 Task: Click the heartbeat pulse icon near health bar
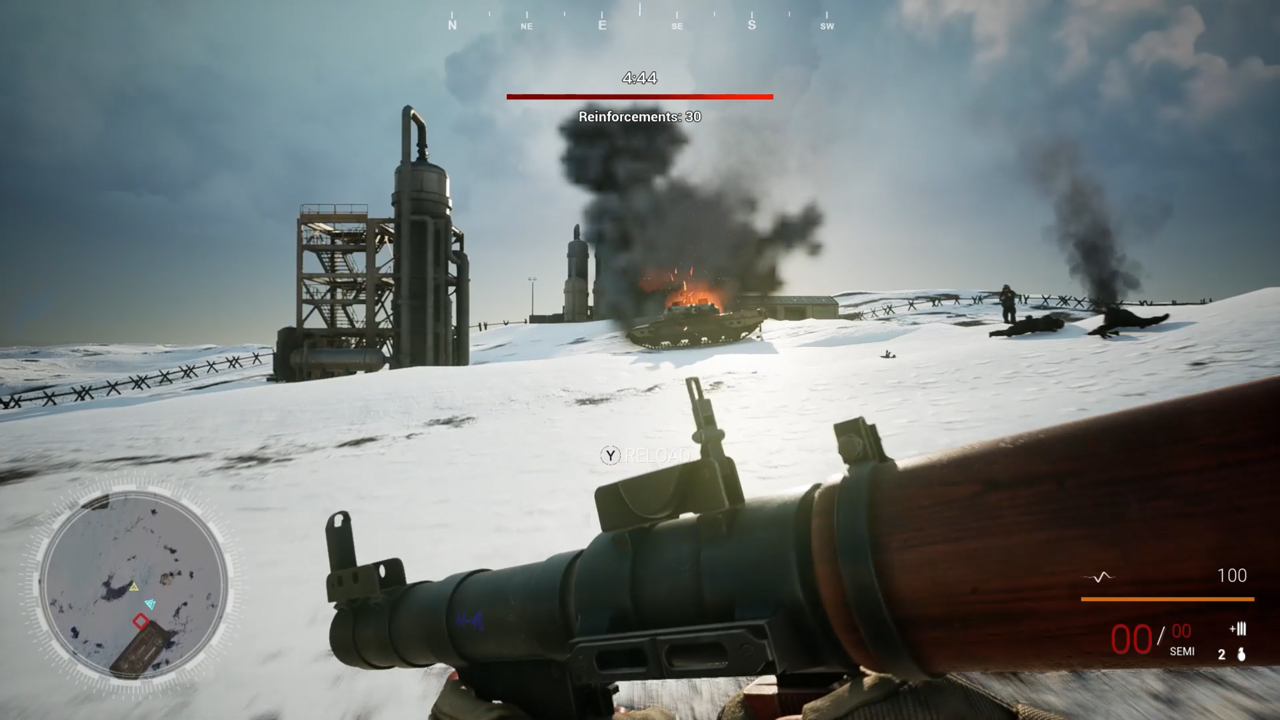[1096, 575]
